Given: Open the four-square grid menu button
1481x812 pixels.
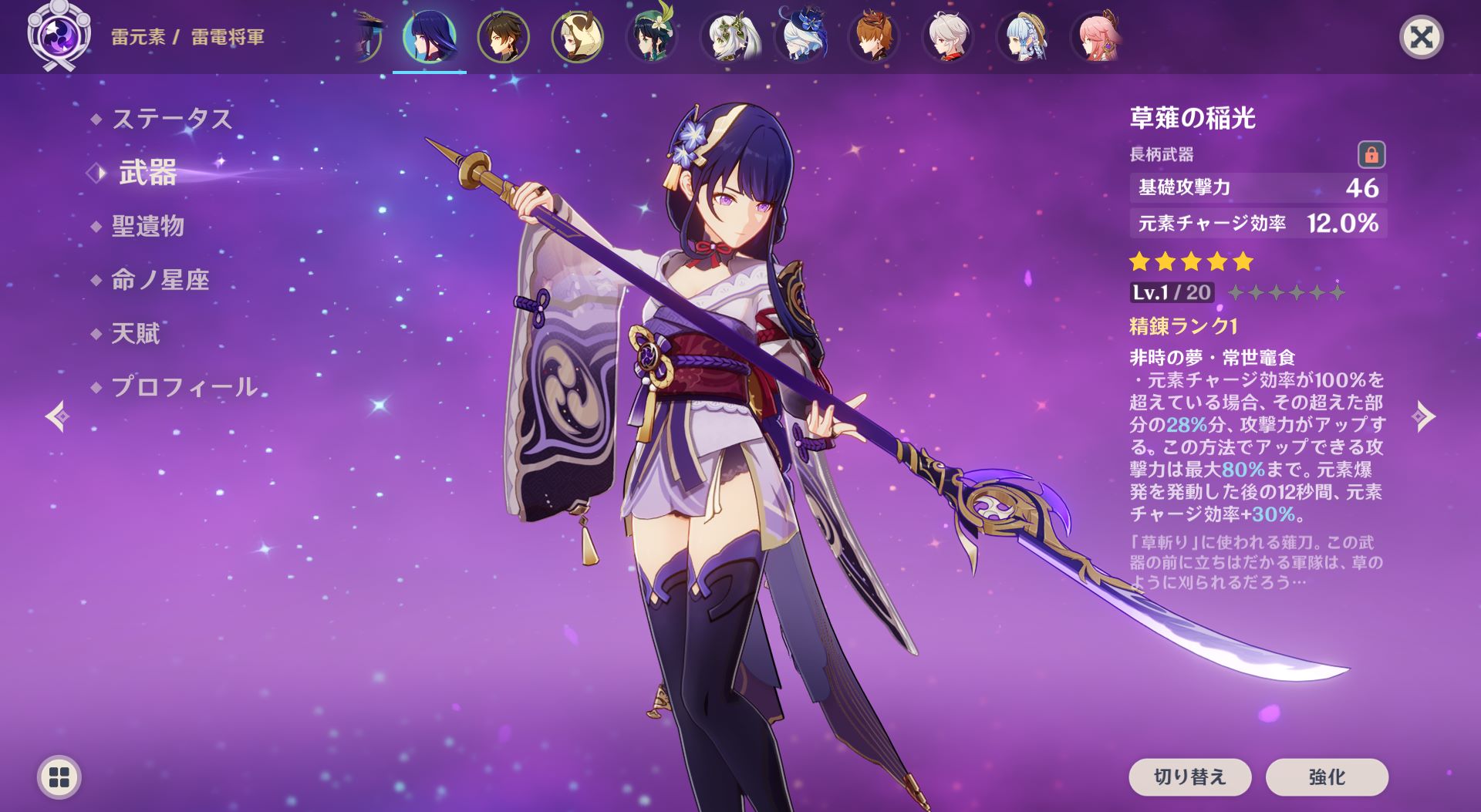Looking at the screenshot, I should coord(59,777).
